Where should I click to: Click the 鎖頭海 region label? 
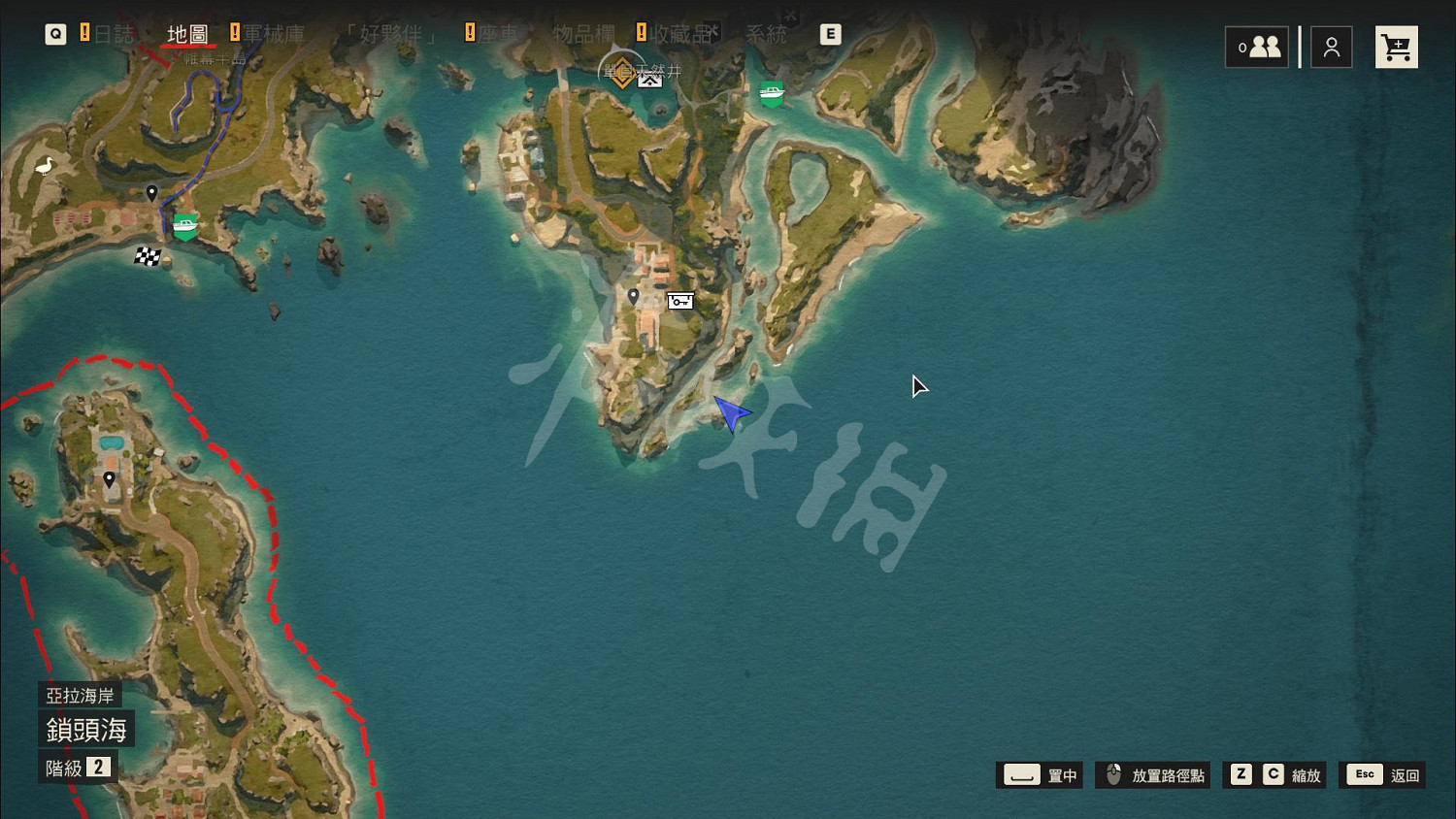click(86, 729)
